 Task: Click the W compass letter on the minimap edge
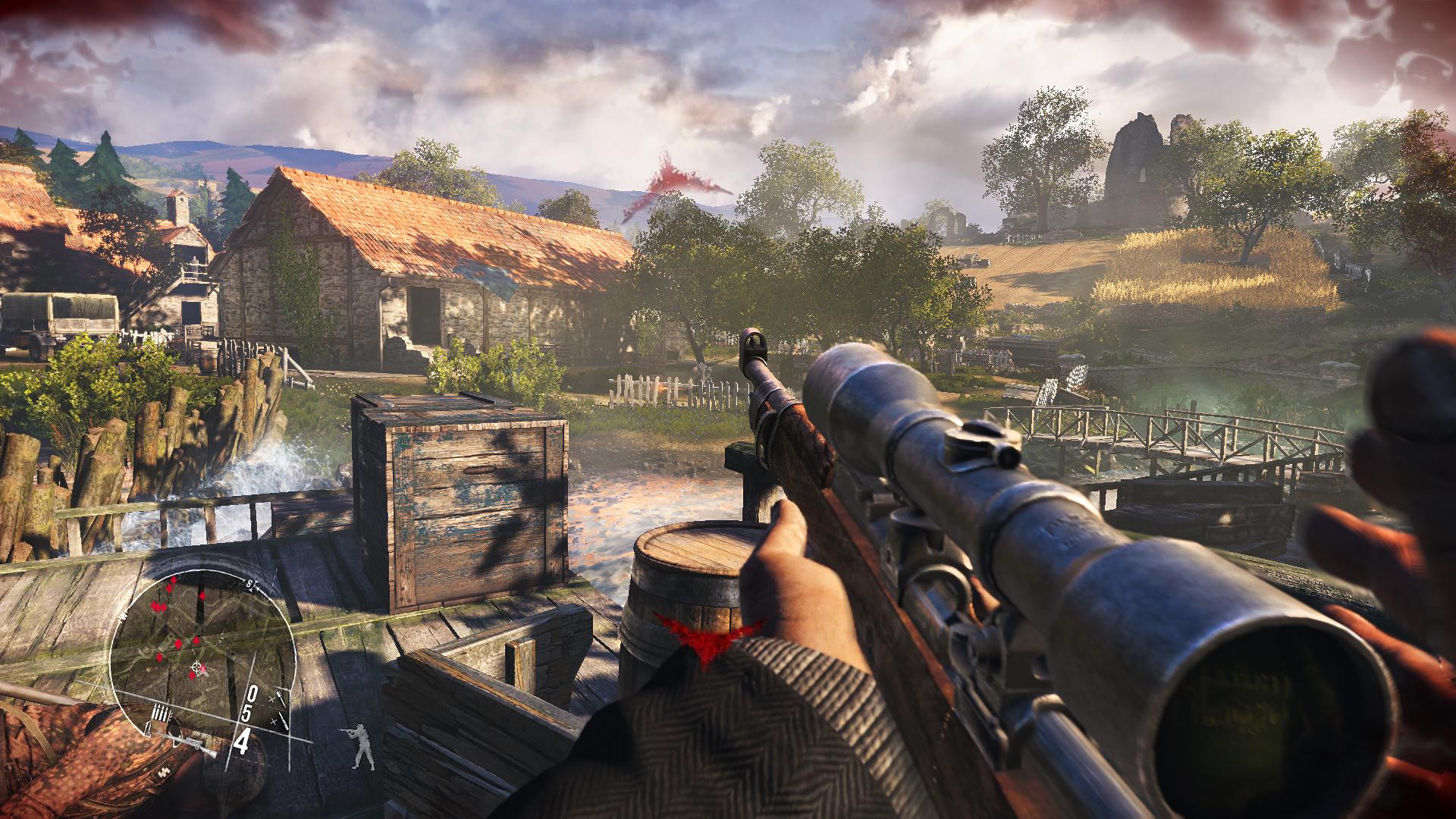(122, 615)
